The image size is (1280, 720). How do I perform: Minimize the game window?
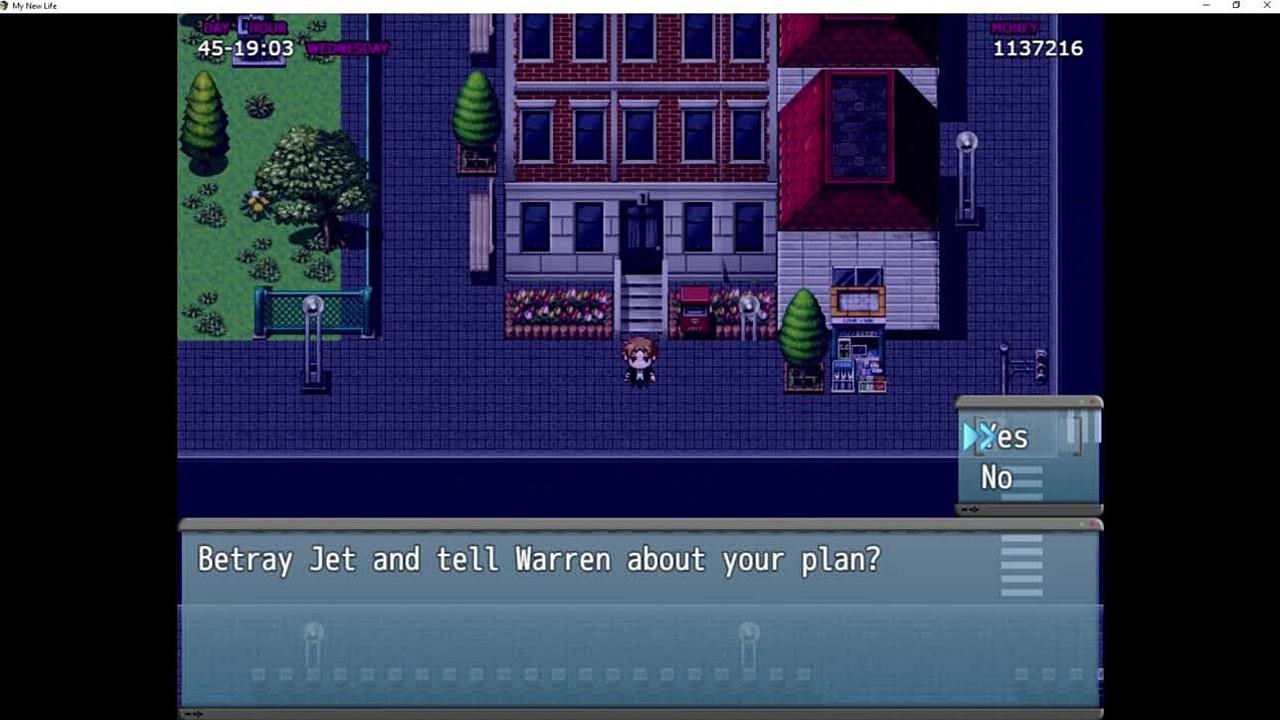coord(1206,6)
